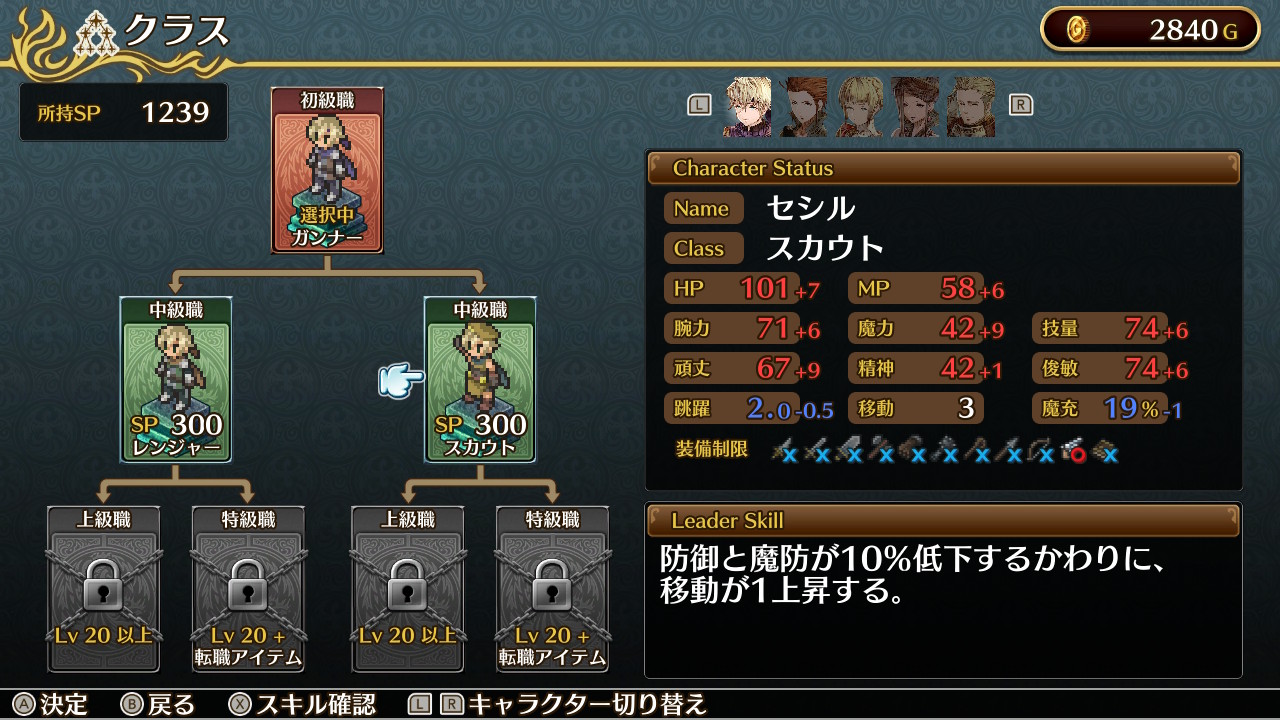Switch to the dark-haired woman's portrait
Screen dimensions: 1280x720
[x=915, y=107]
